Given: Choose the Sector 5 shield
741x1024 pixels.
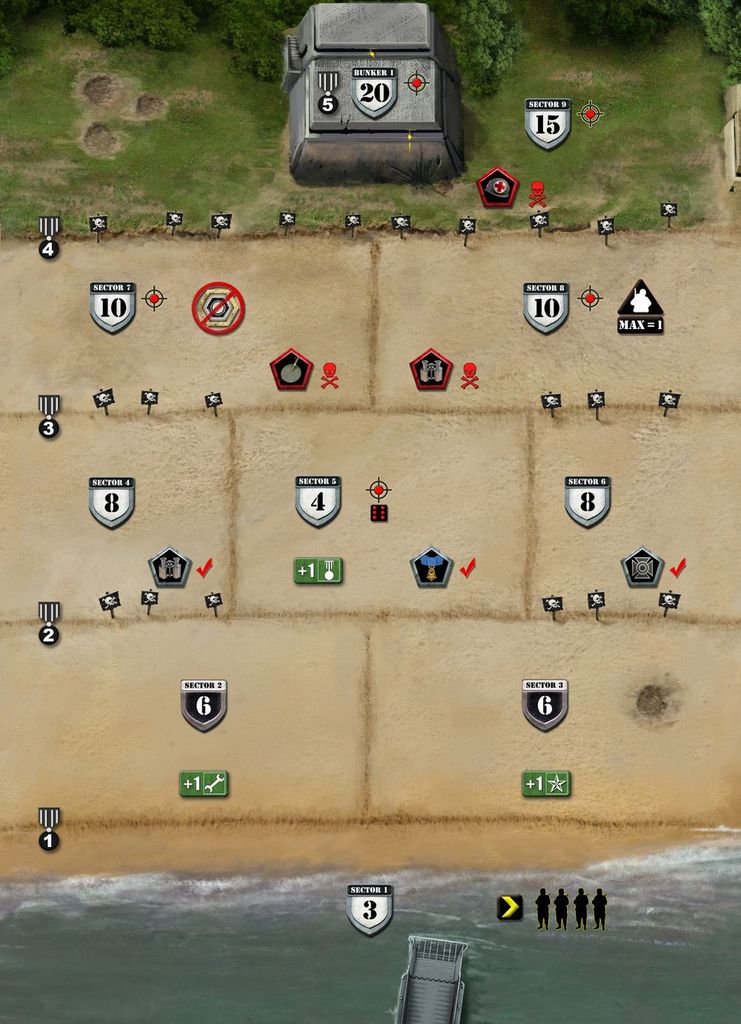Looking at the screenshot, I should click(x=318, y=501).
